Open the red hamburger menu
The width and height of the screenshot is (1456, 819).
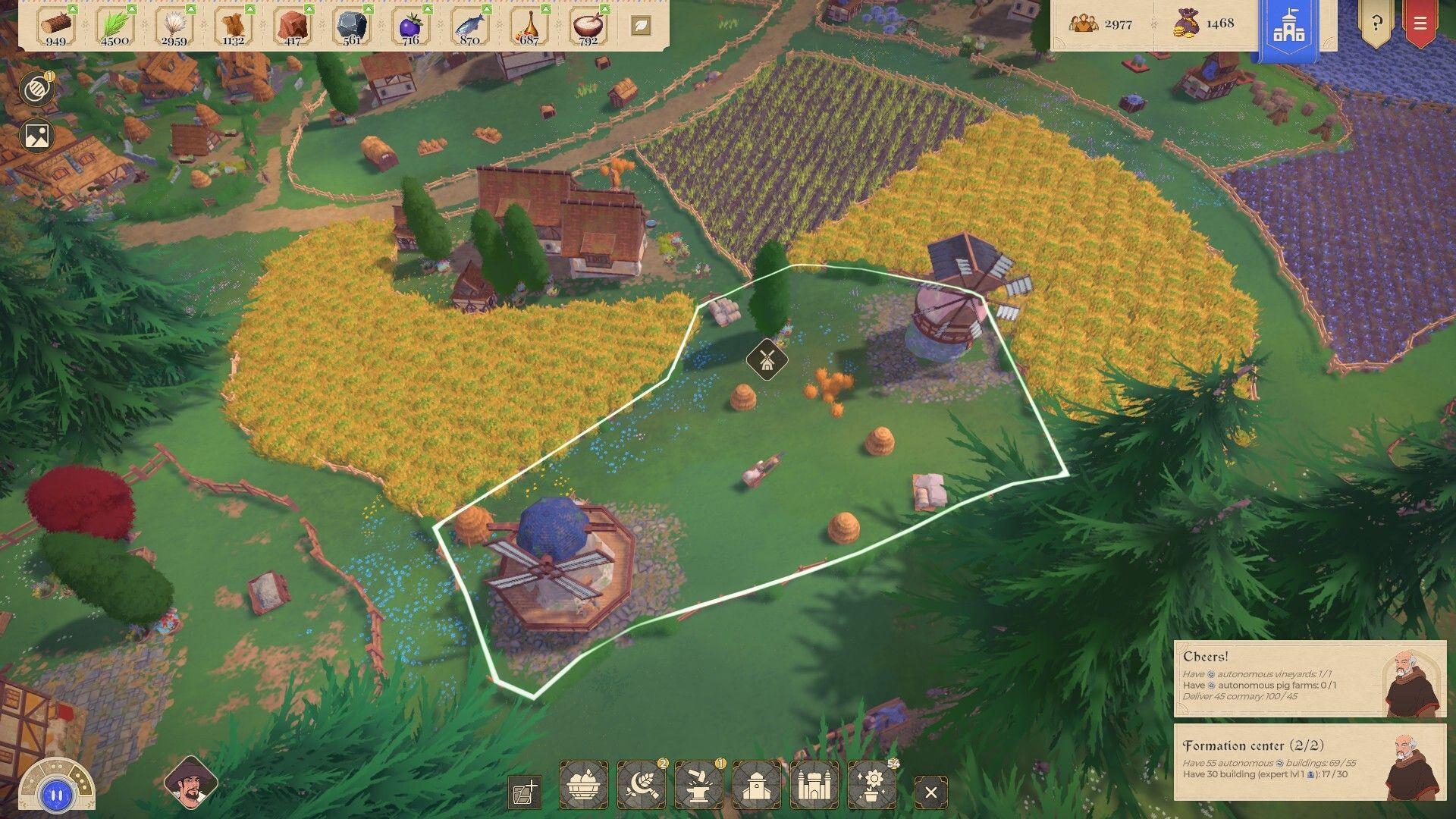[1420, 24]
